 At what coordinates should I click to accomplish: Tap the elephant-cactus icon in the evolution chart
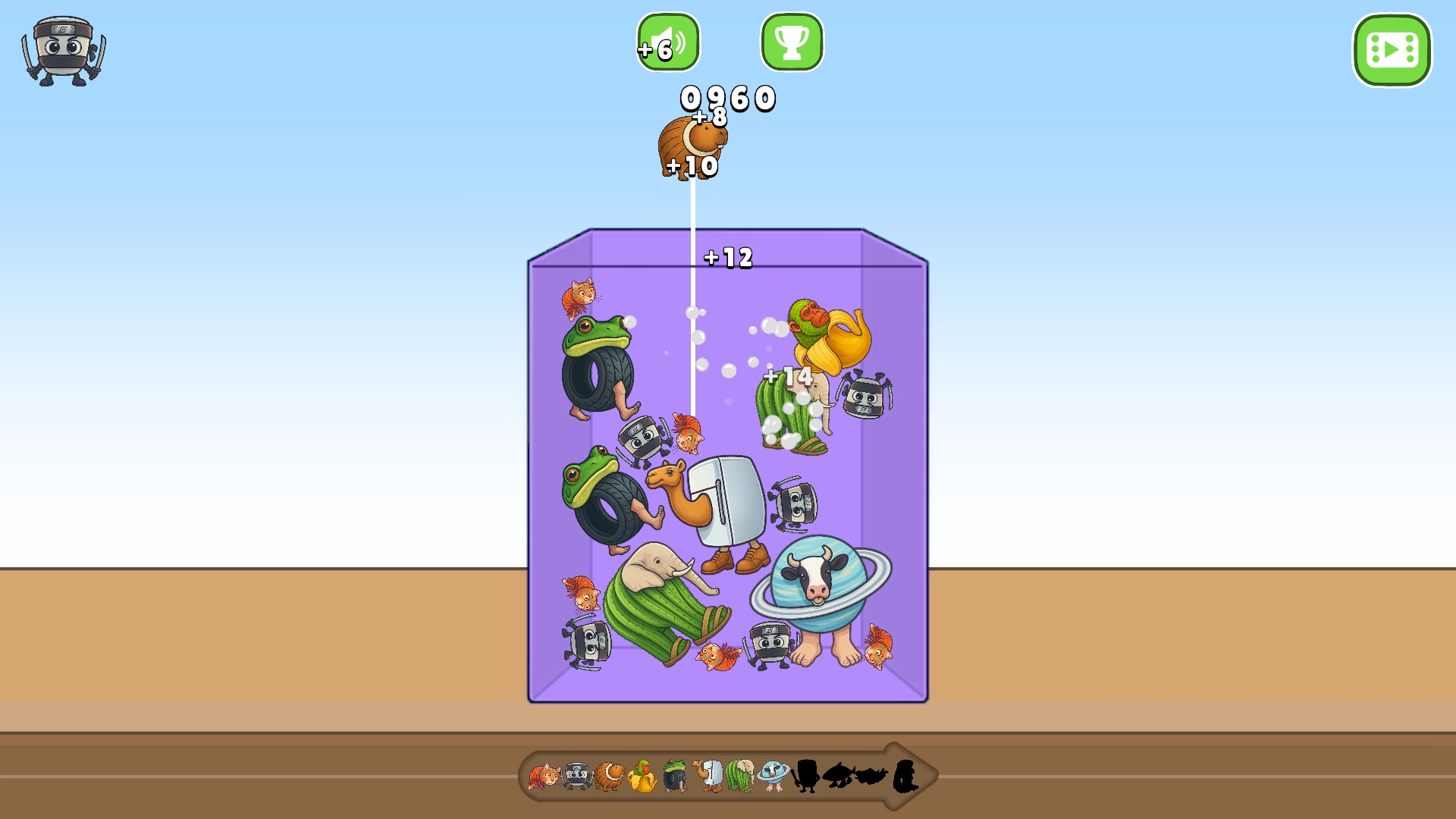point(739,775)
